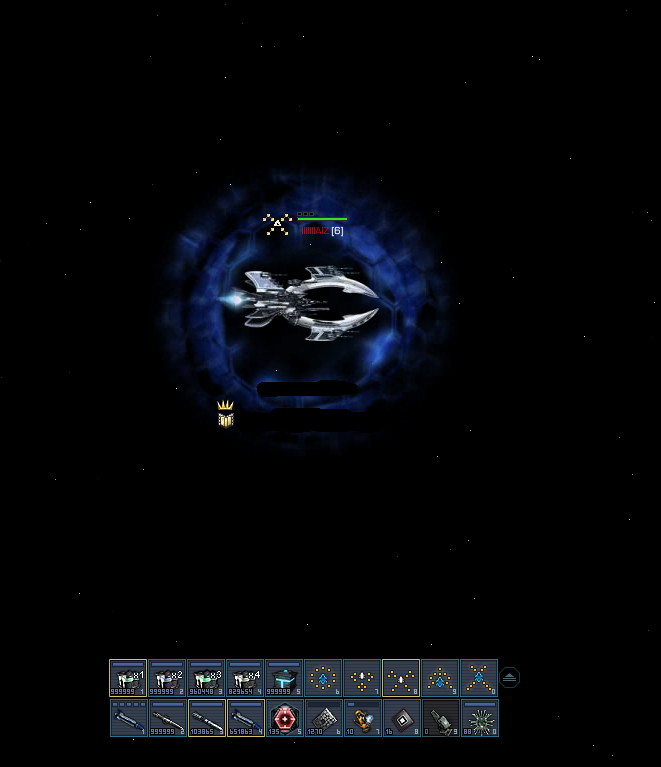
Task: Select the rocket slot showing 103865
Action: click(x=206, y=717)
